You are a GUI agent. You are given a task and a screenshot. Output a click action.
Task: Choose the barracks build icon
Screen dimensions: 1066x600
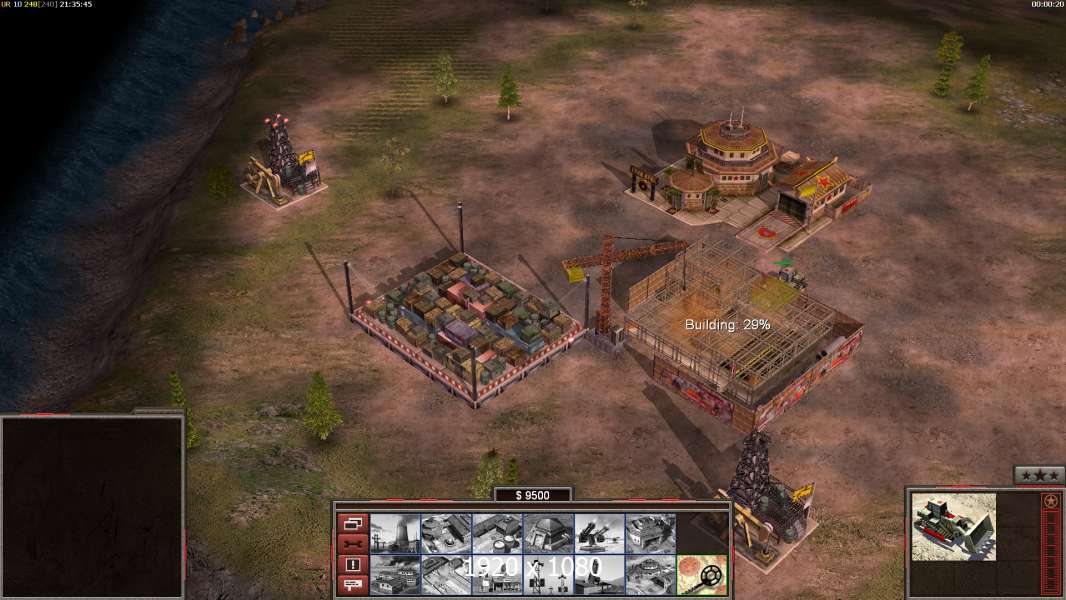point(446,534)
